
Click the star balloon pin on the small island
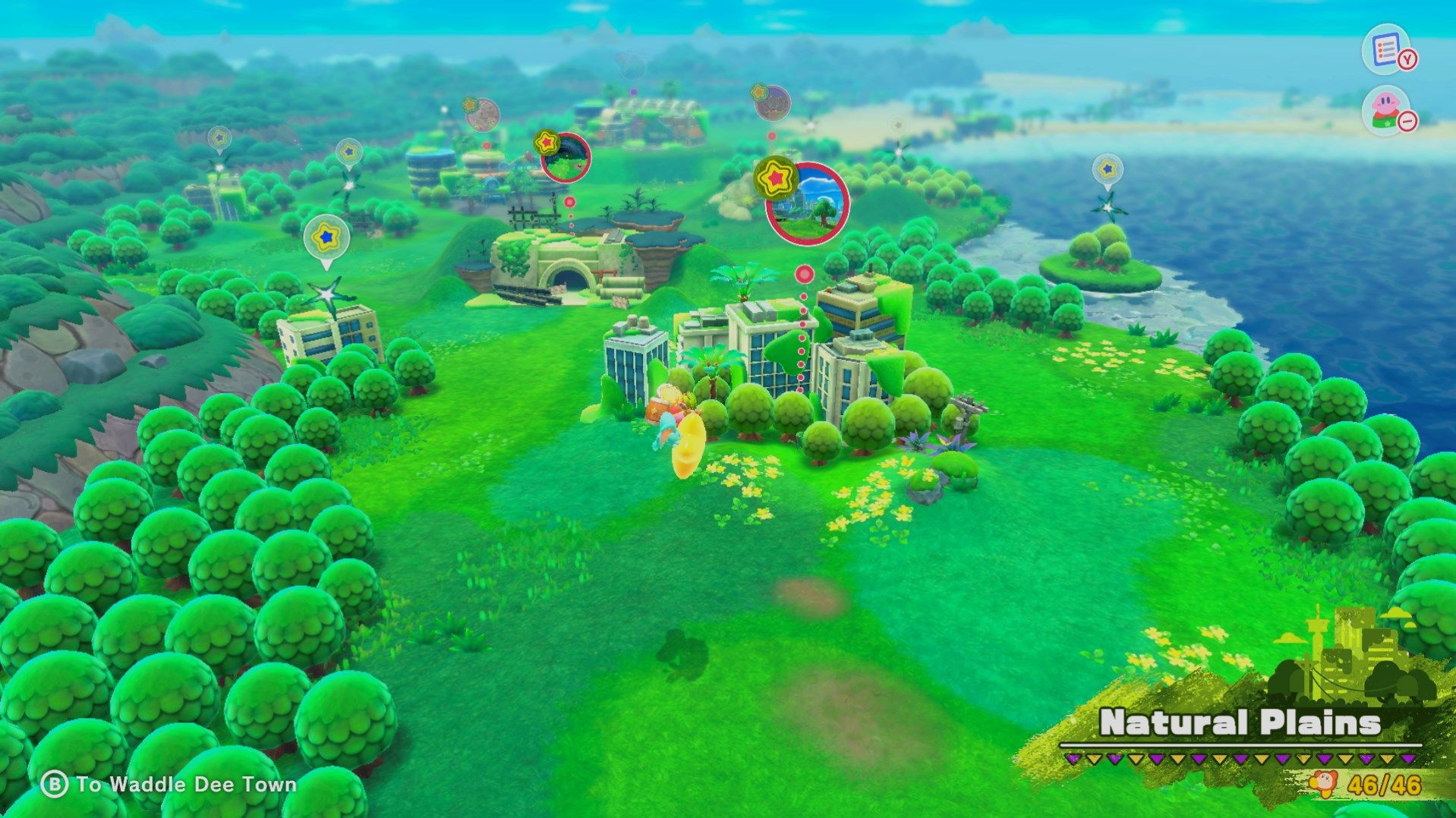1107,170
